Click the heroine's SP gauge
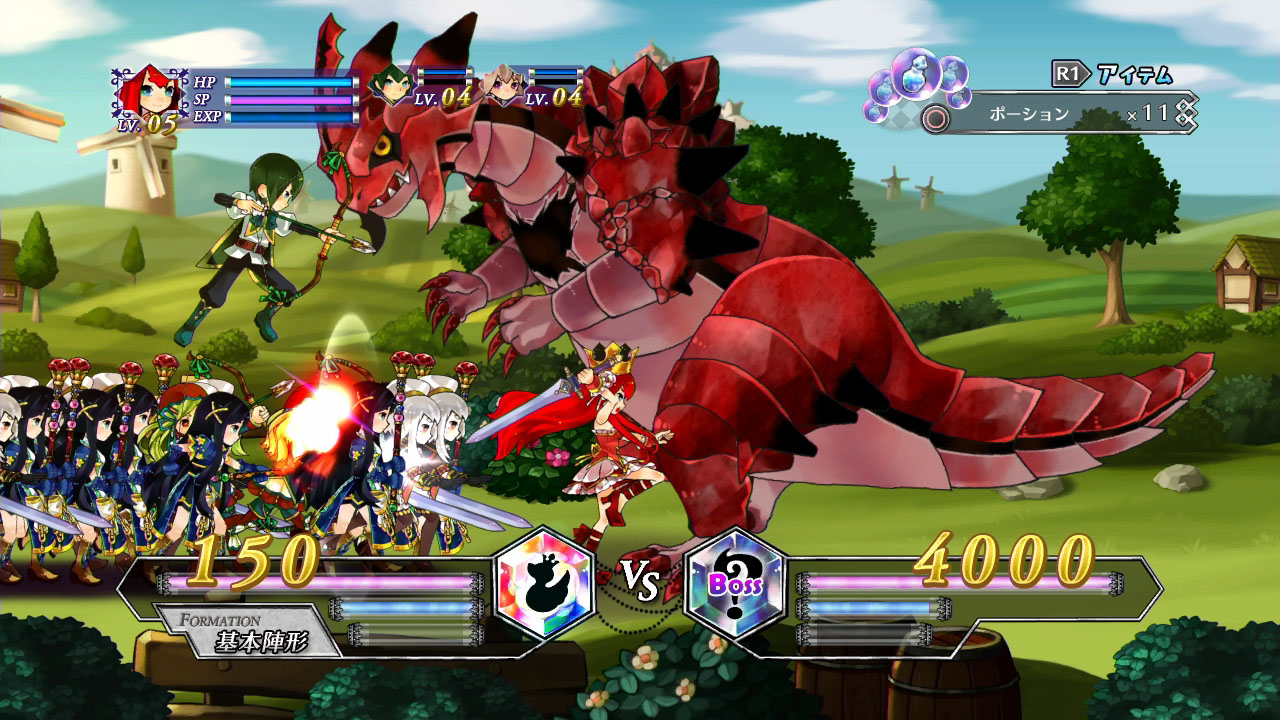Screen dimensions: 1280x720 coord(290,98)
